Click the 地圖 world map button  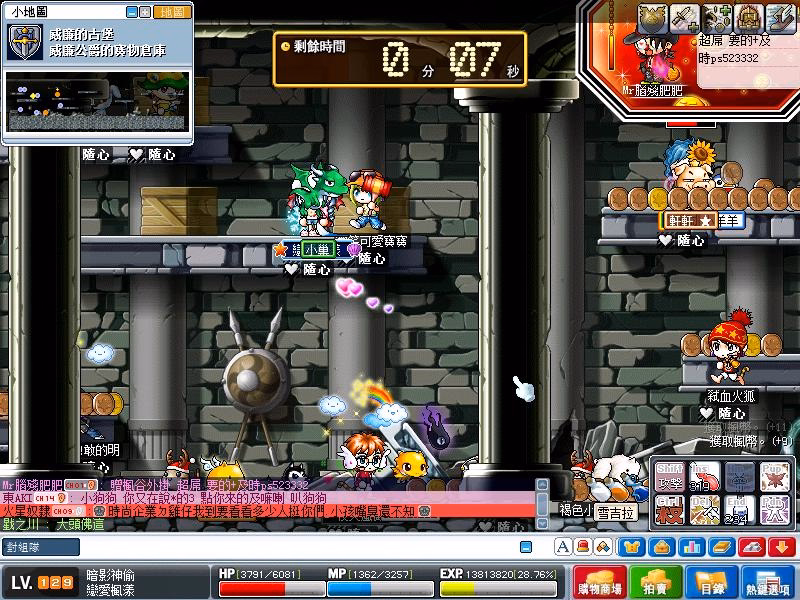click(x=172, y=12)
